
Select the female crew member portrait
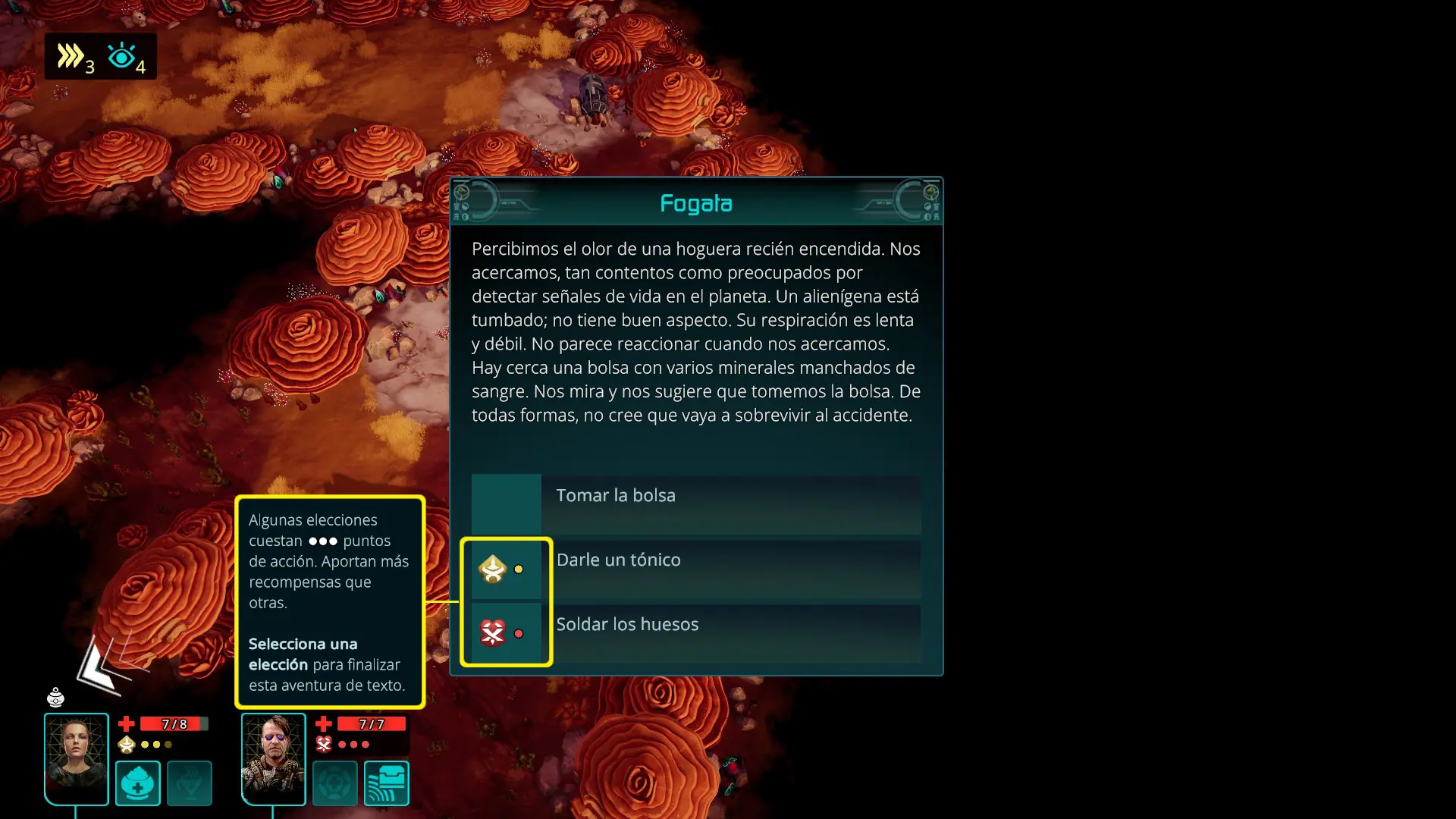click(76, 758)
